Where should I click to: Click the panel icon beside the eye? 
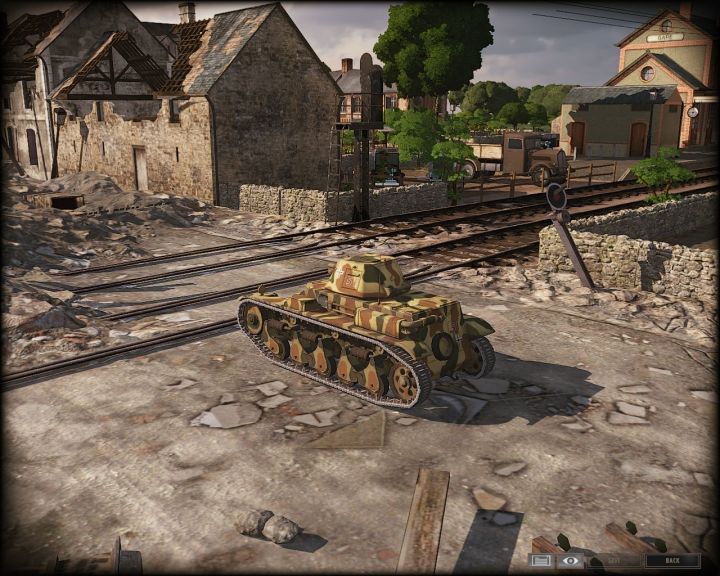coord(542,561)
